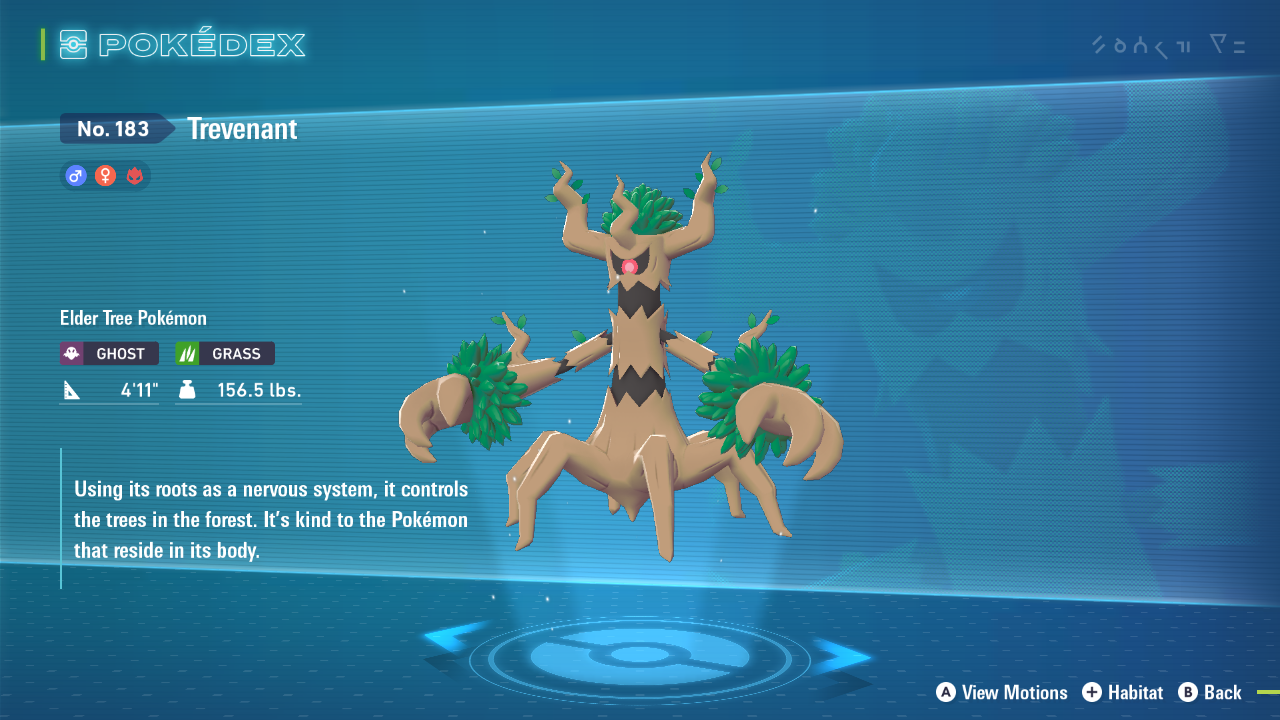
Task: Toggle the male gender display for Trevenant
Action: tap(75, 175)
